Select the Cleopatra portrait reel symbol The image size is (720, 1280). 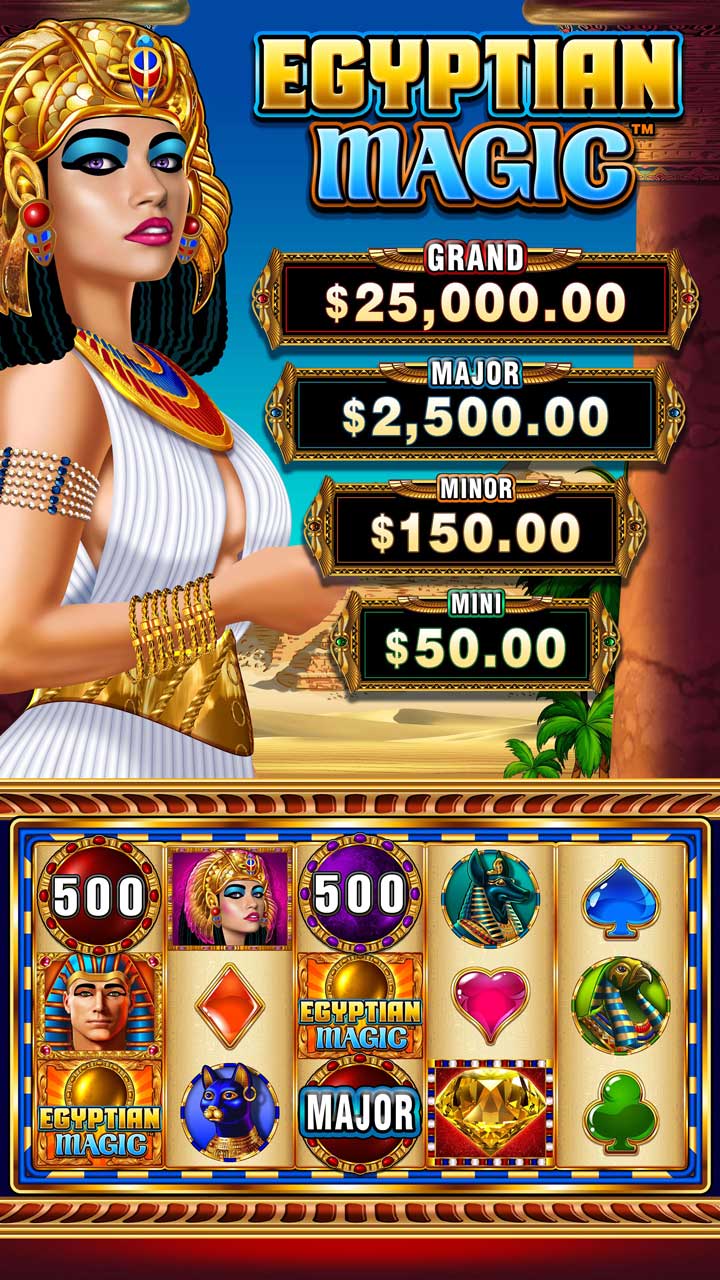[x=230, y=897]
